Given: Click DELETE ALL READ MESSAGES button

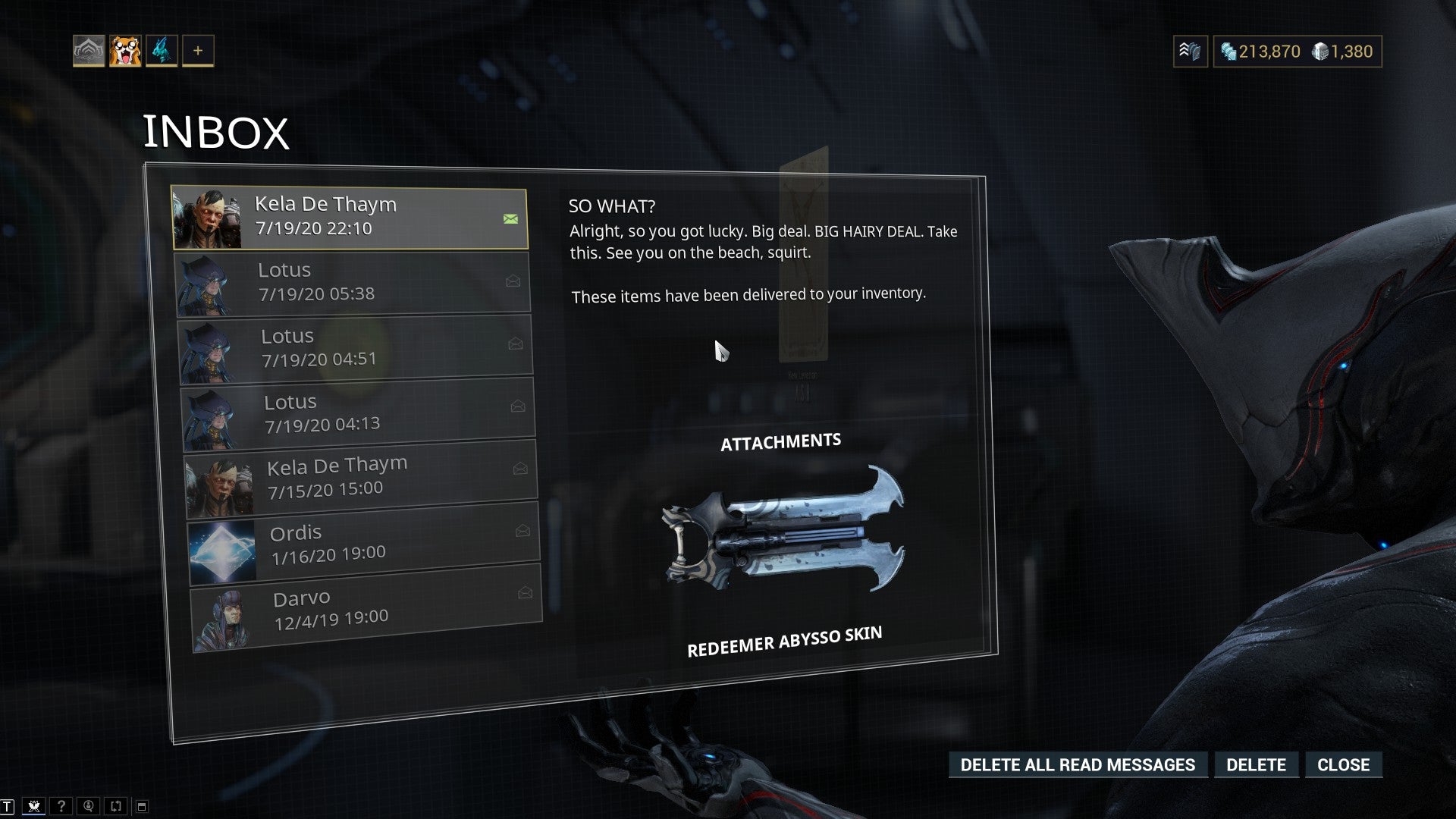Looking at the screenshot, I should coord(1078,764).
